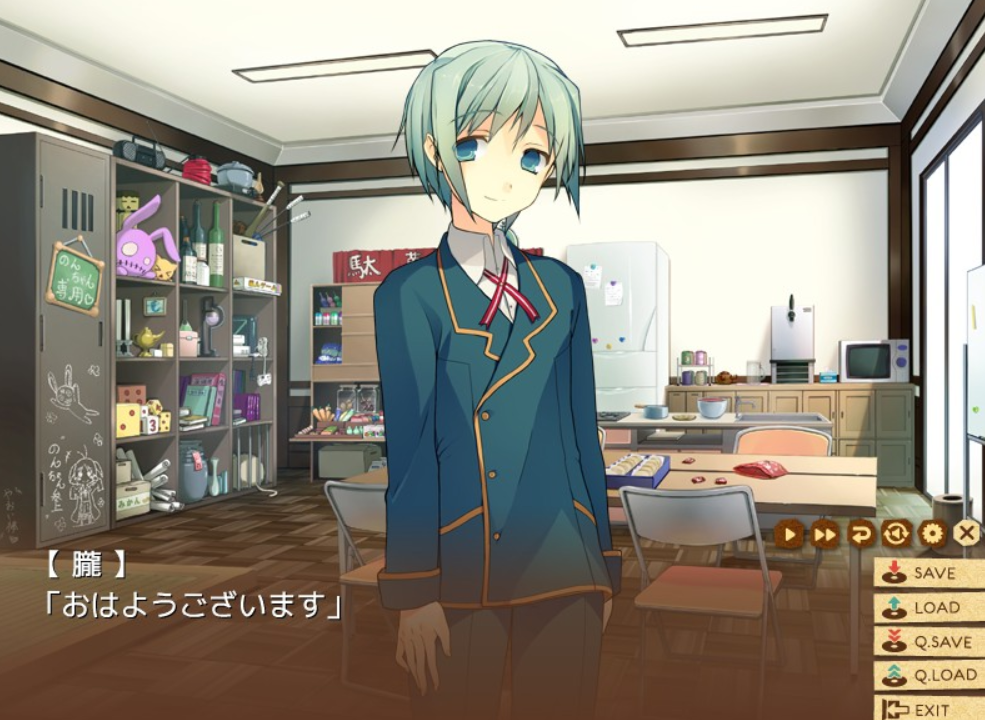Open settings with the gear icon
Viewport: 985px width, 720px height.
[931, 534]
